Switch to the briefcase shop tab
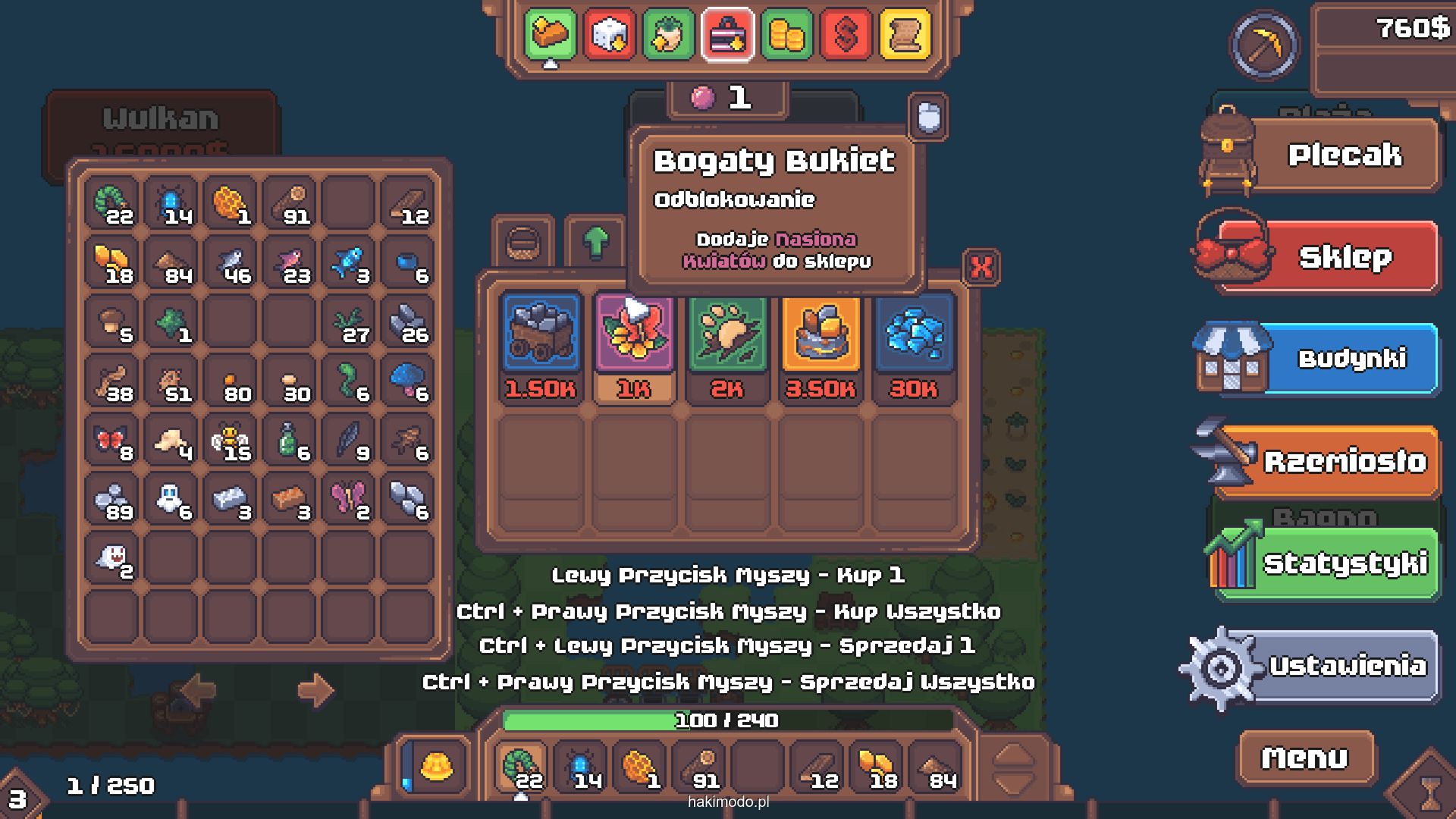This screenshot has height=819, width=1456. pos(727,34)
